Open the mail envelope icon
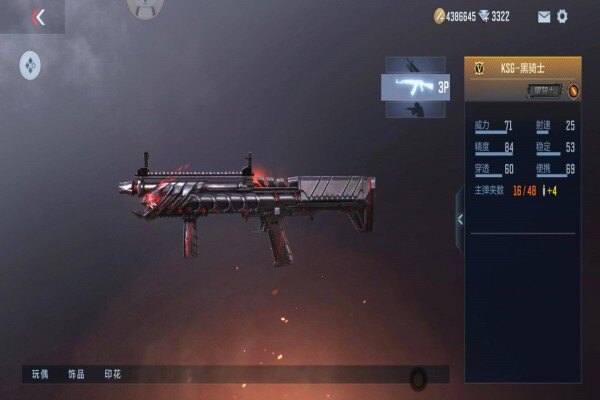Screen dimensions: 600x400 pos(544,16)
